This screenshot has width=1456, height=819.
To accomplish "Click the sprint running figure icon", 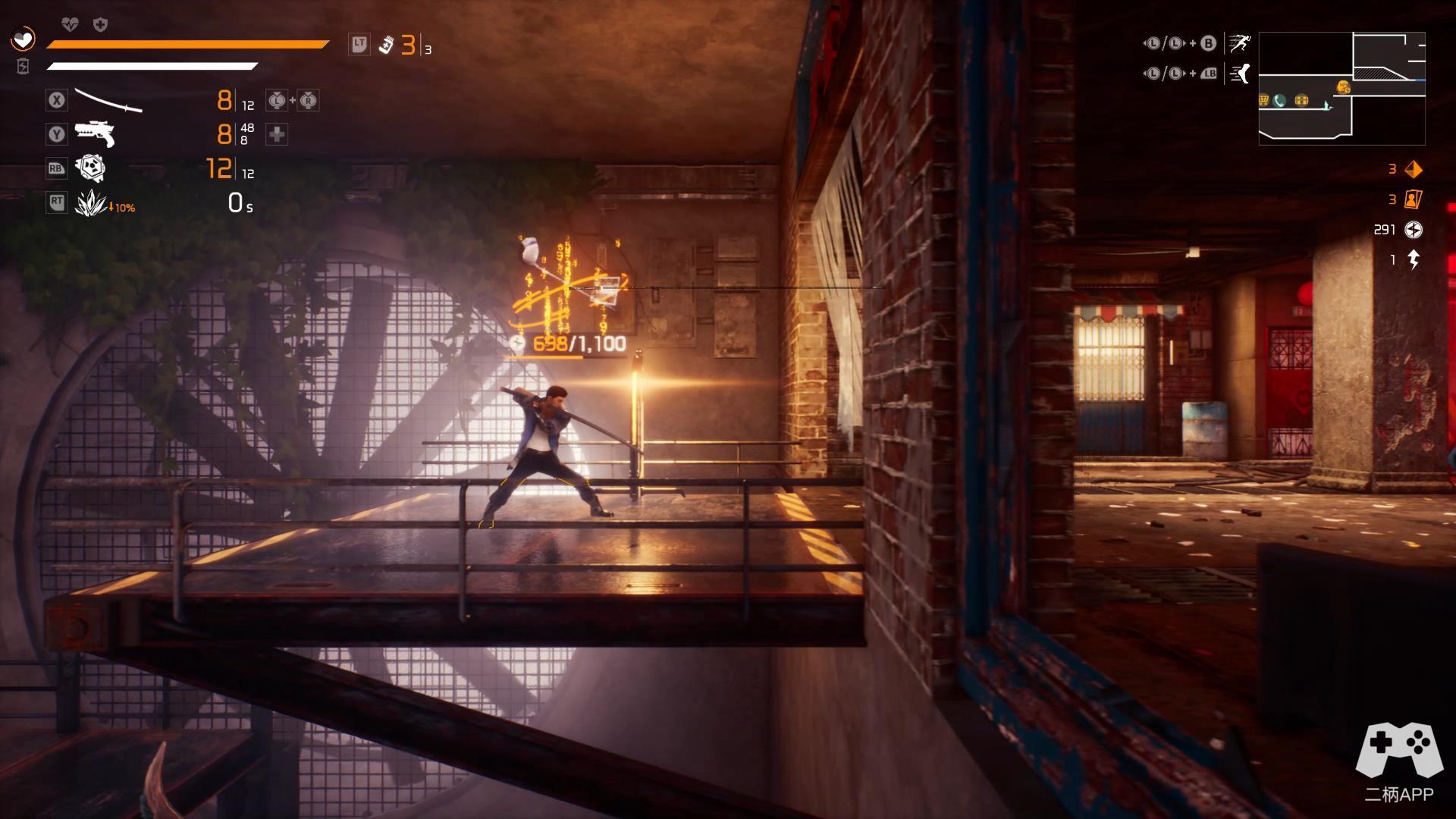I will pyautogui.click(x=1240, y=43).
